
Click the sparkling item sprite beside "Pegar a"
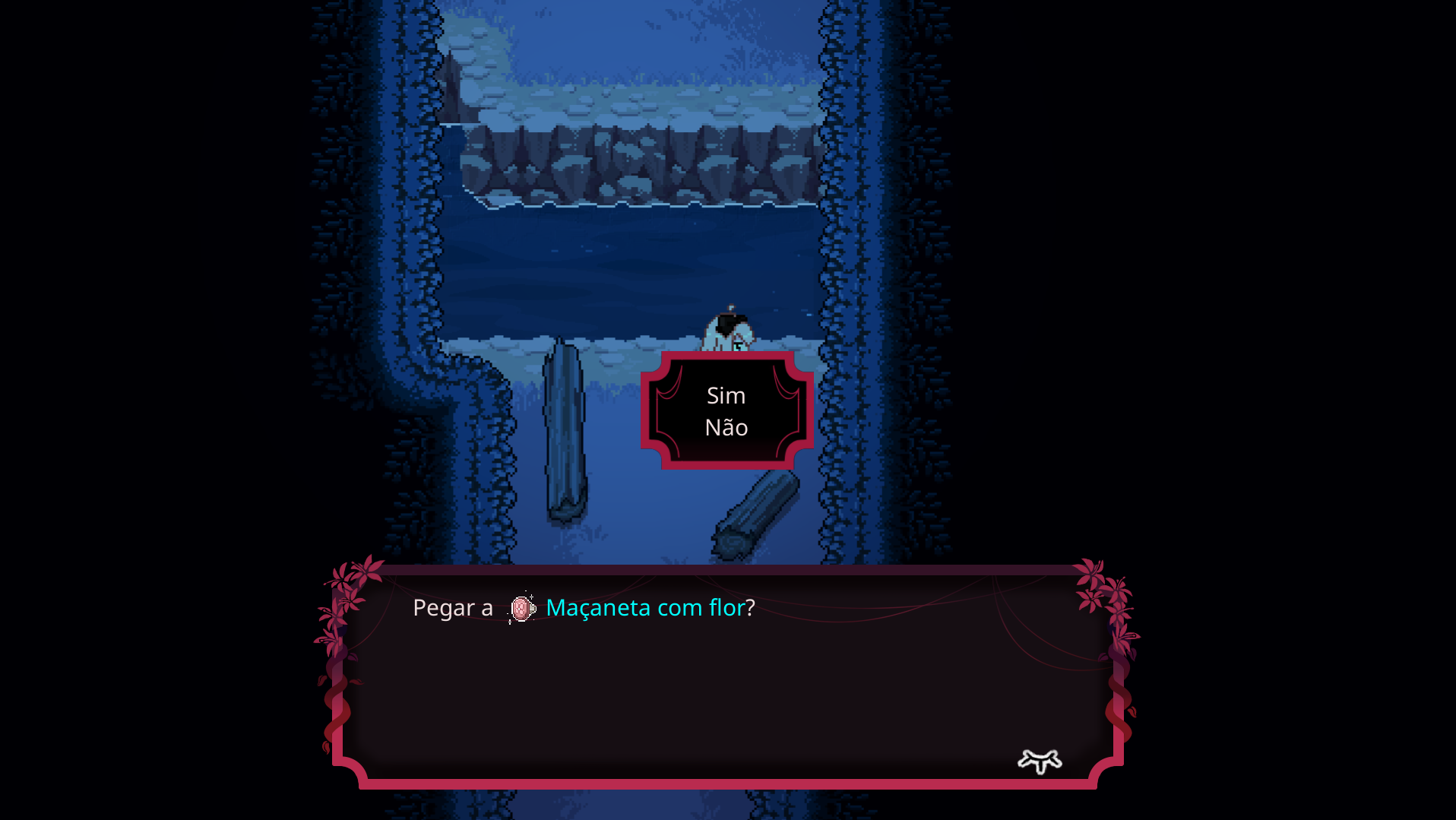click(x=521, y=608)
